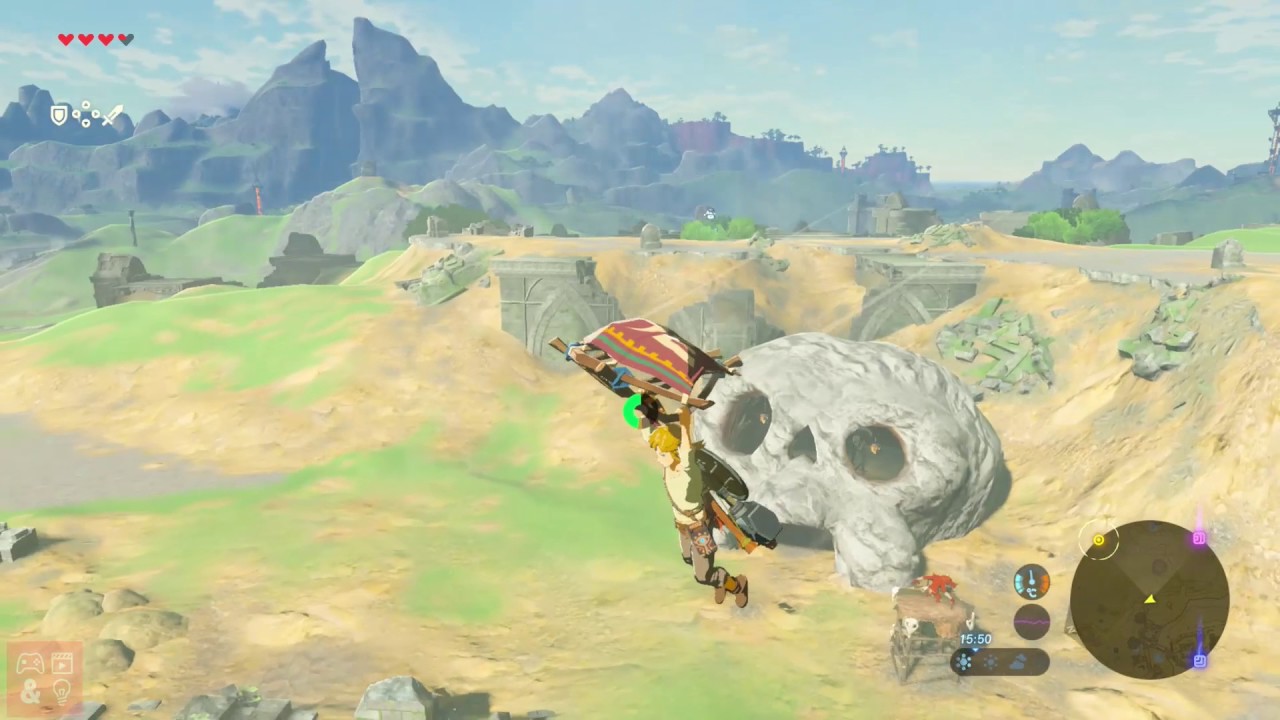Select the pink shrine marker on minimap

pyautogui.click(x=1198, y=539)
